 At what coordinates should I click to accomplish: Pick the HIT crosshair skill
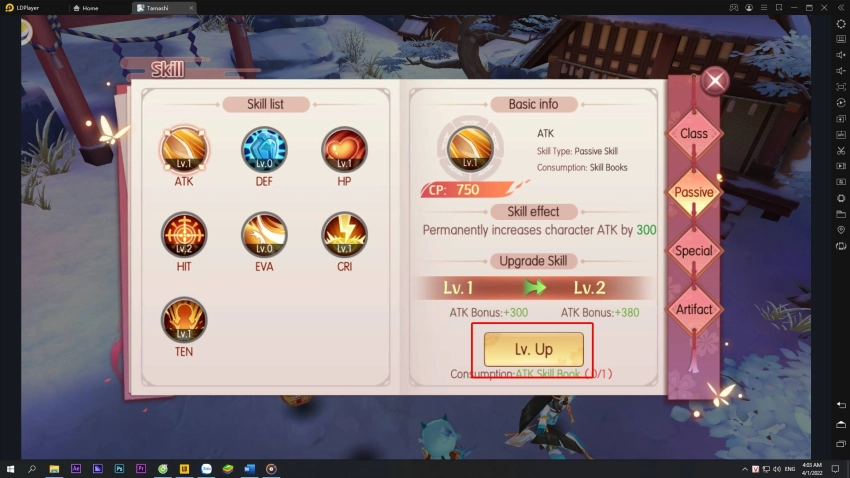[x=184, y=235]
